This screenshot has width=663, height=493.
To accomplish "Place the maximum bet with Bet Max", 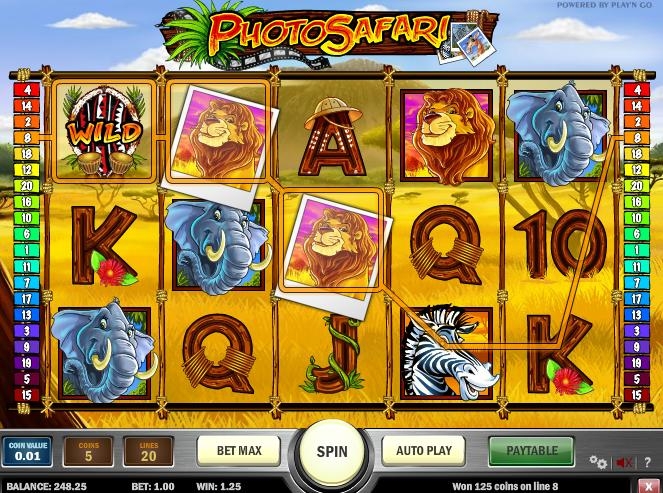I will click(239, 450).
